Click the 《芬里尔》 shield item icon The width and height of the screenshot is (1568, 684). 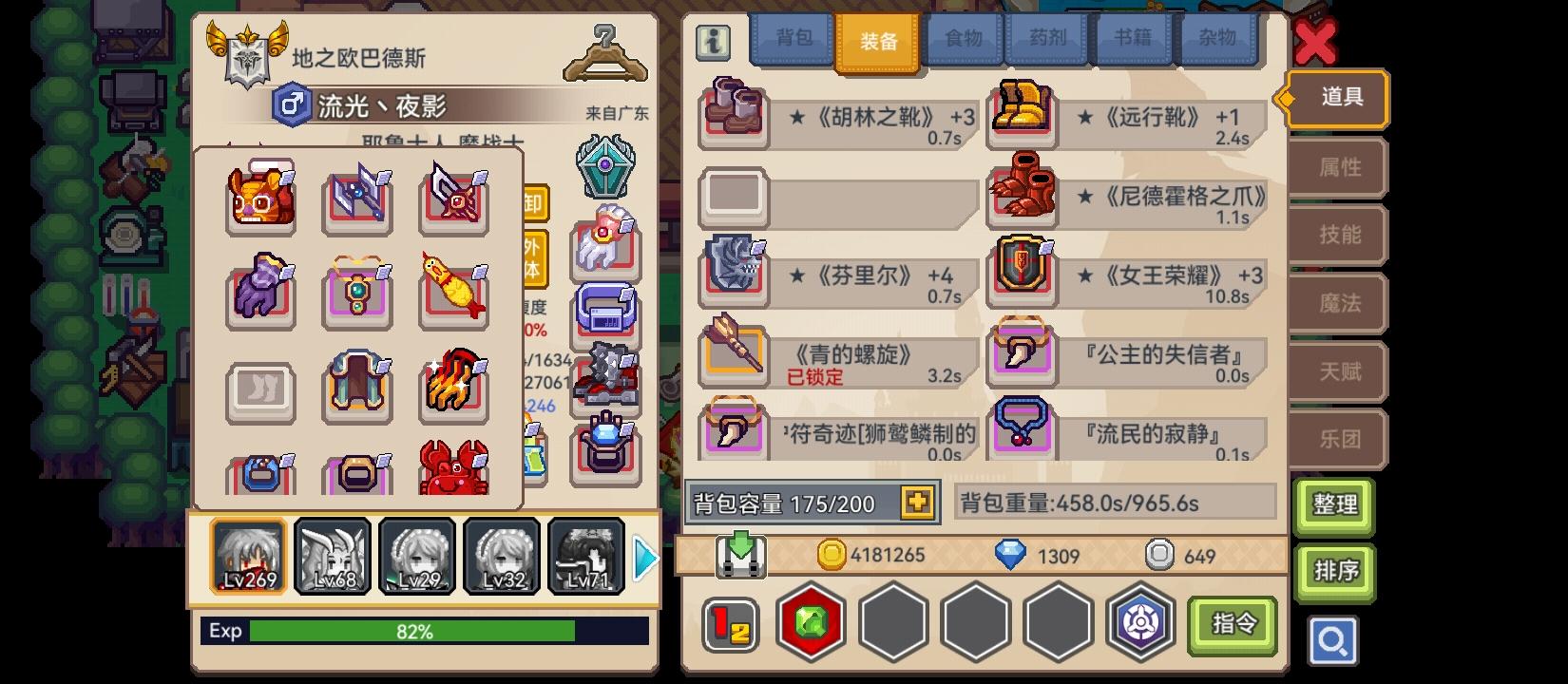735,275
